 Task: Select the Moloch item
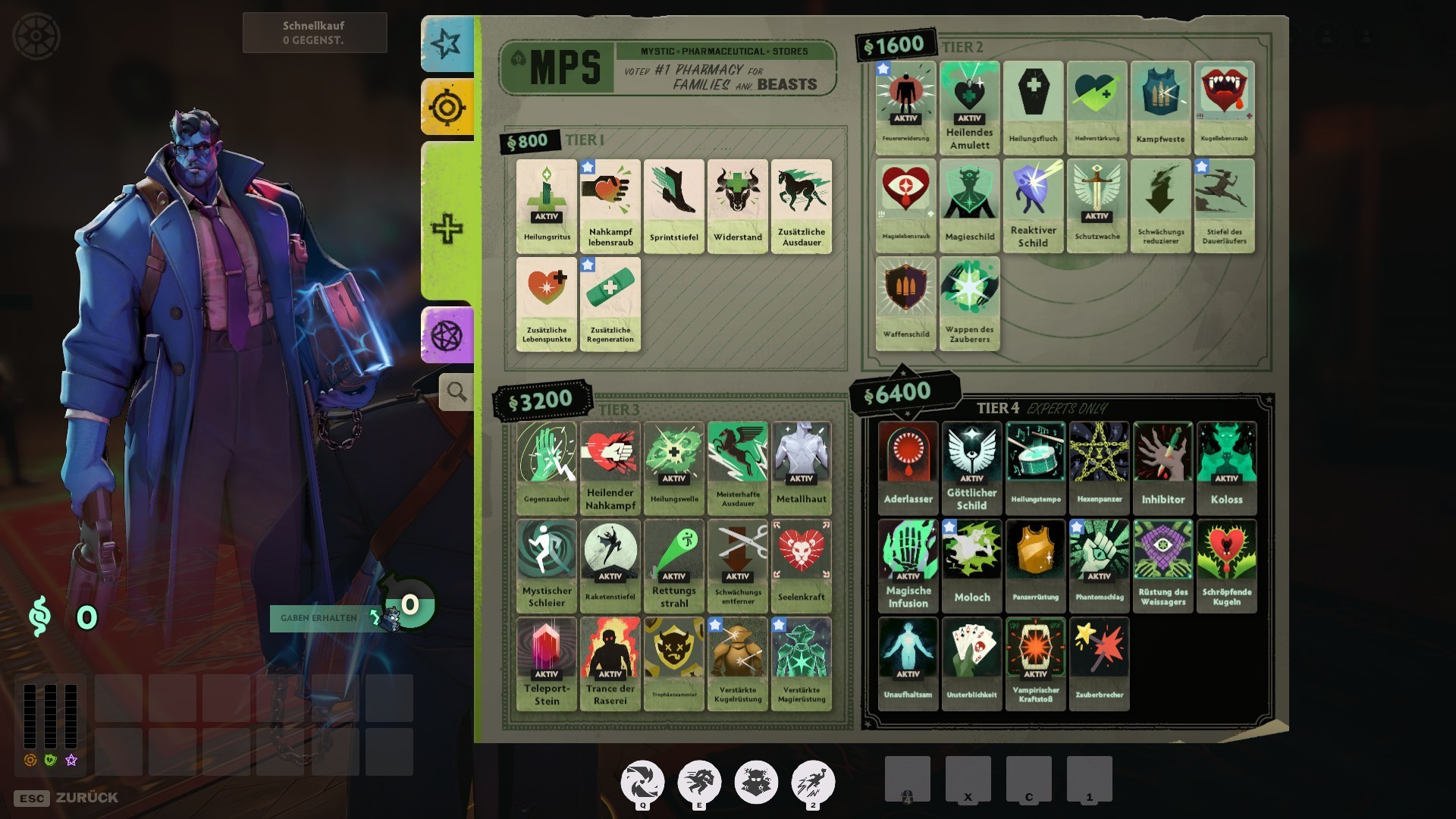click(972, 566)
